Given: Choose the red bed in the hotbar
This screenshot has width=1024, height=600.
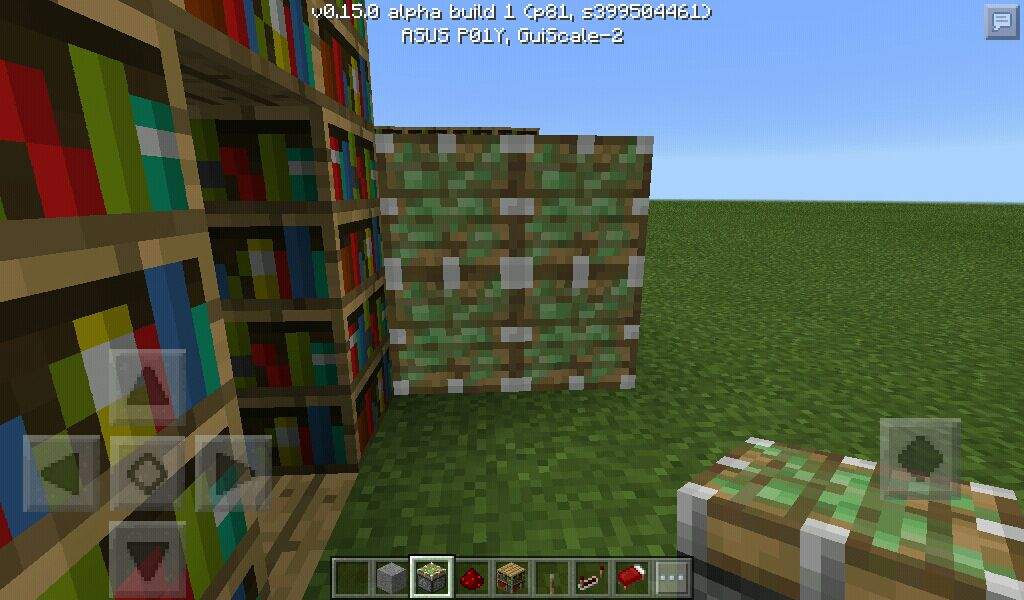Looking at the screenshot, I should (x=631, y=577).
